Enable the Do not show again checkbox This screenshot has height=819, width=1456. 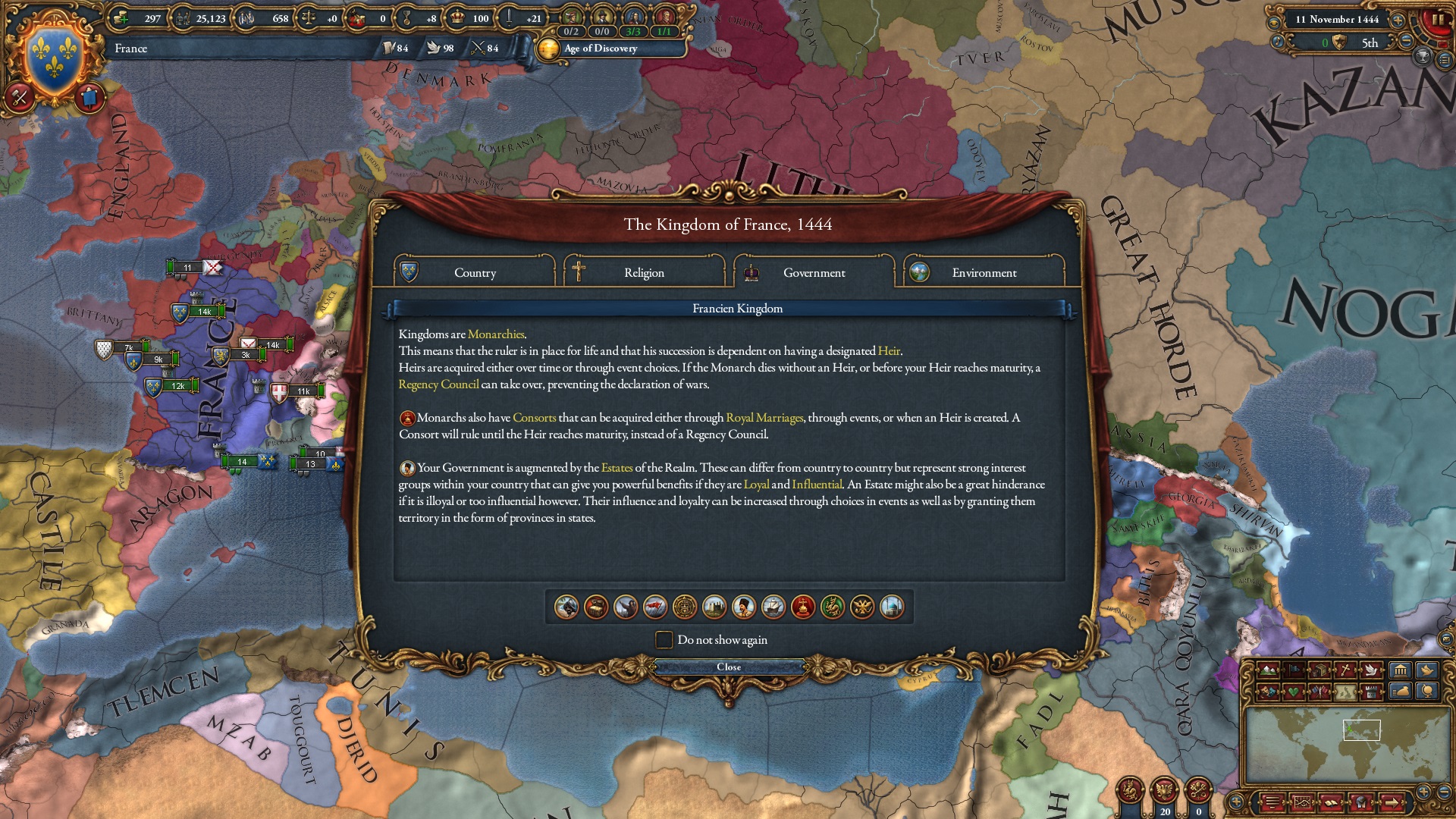coord(663,640)
